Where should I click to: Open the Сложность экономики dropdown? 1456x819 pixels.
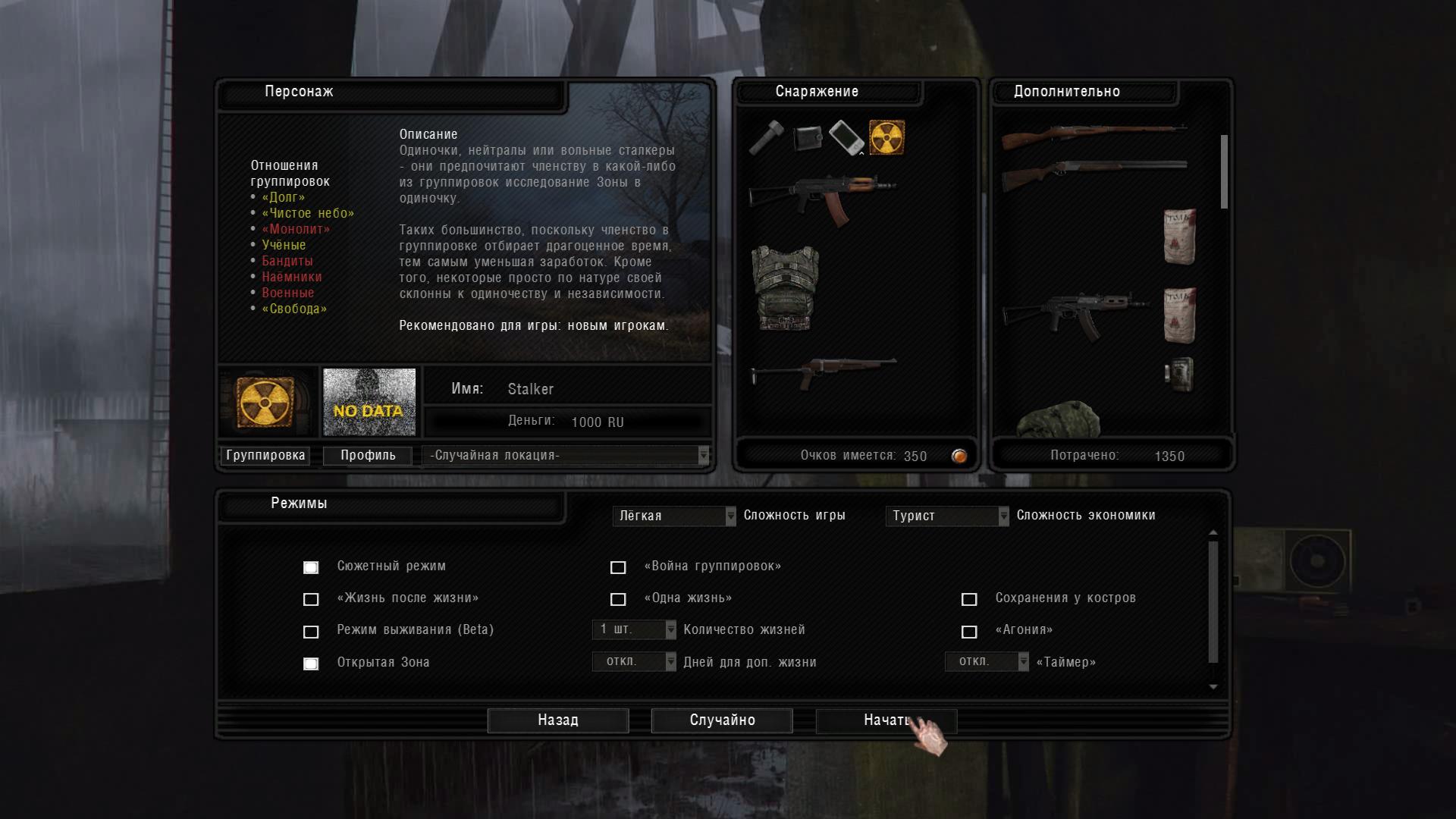[x=946, y=516]
